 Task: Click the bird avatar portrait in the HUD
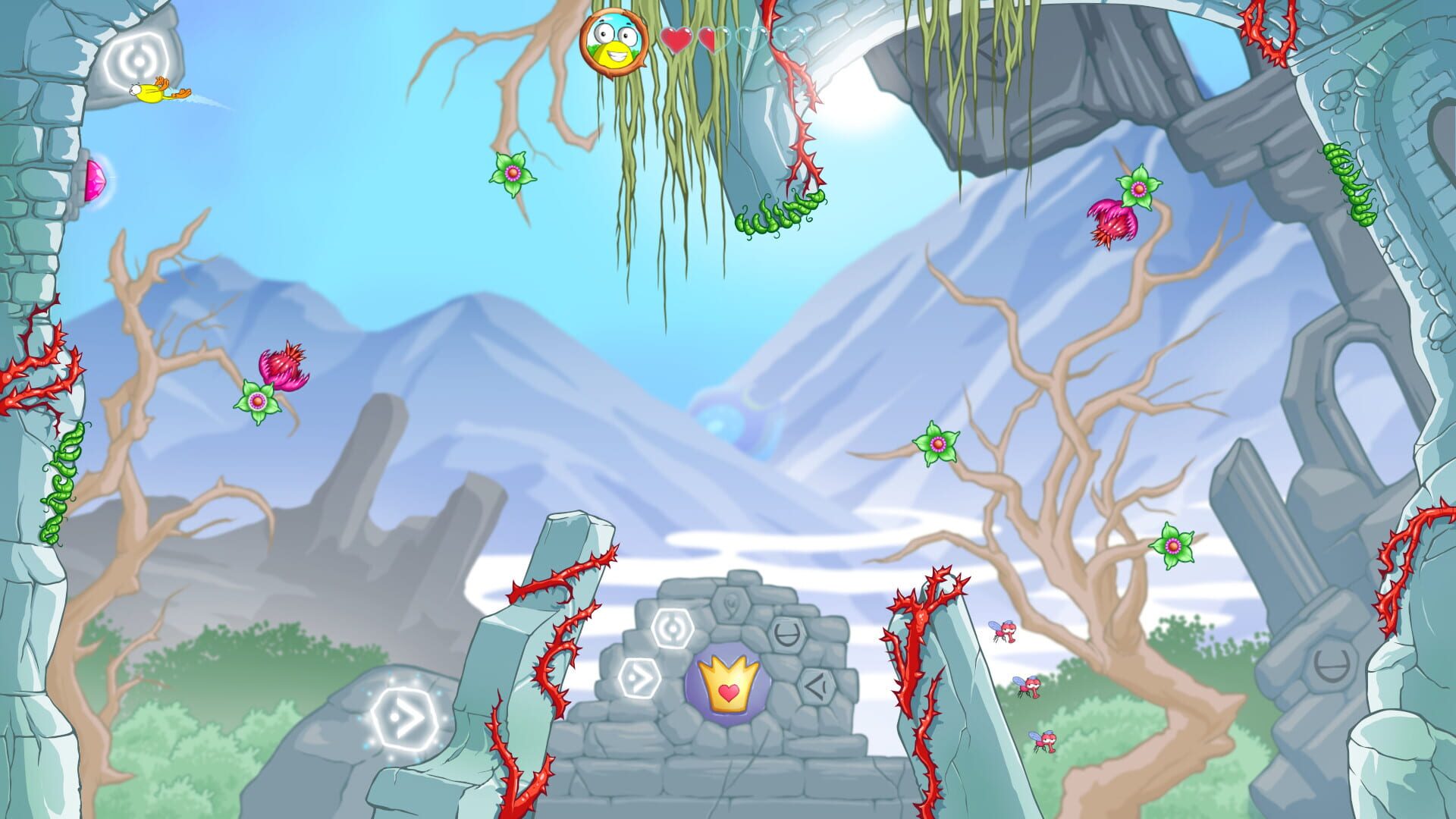[613, 43]
